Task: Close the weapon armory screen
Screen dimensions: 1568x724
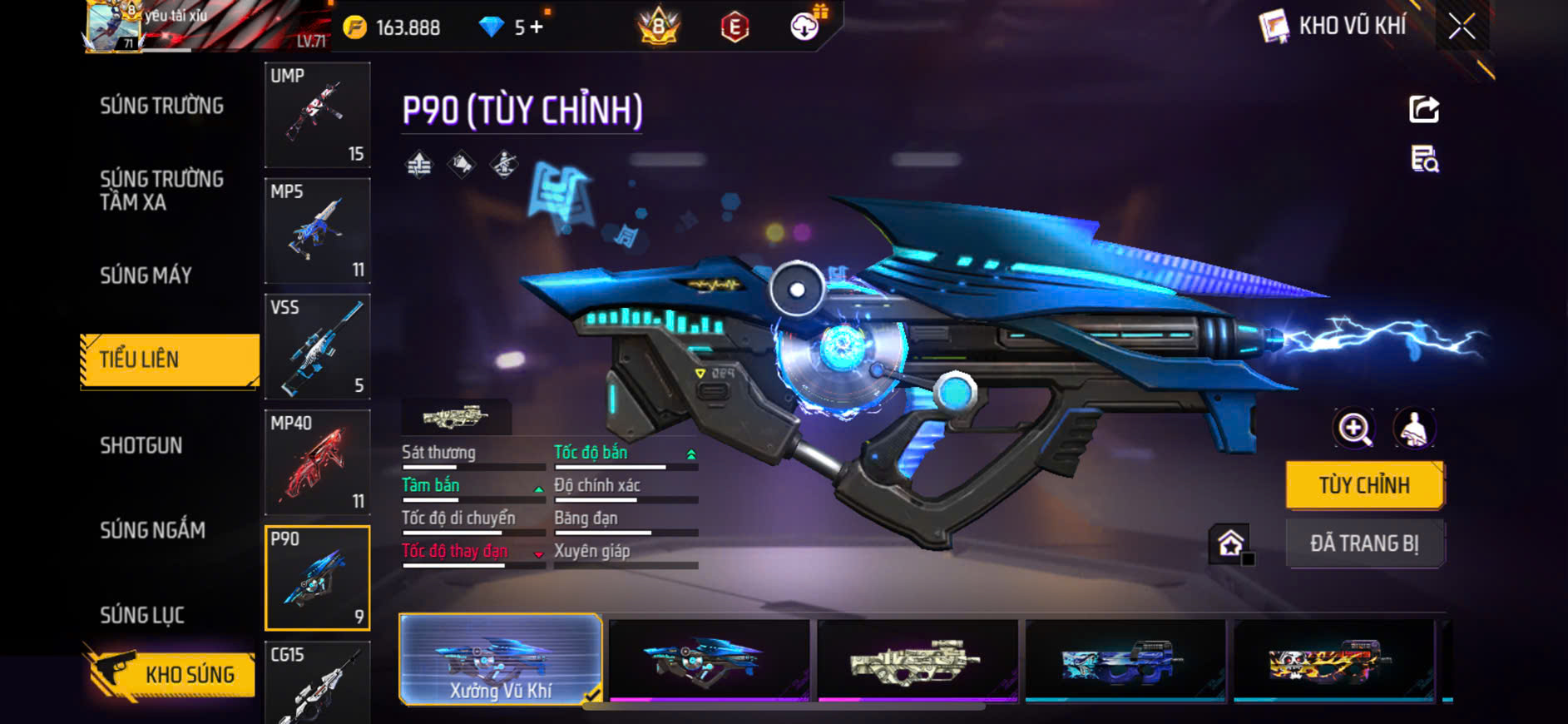Action: (1462, 27)
